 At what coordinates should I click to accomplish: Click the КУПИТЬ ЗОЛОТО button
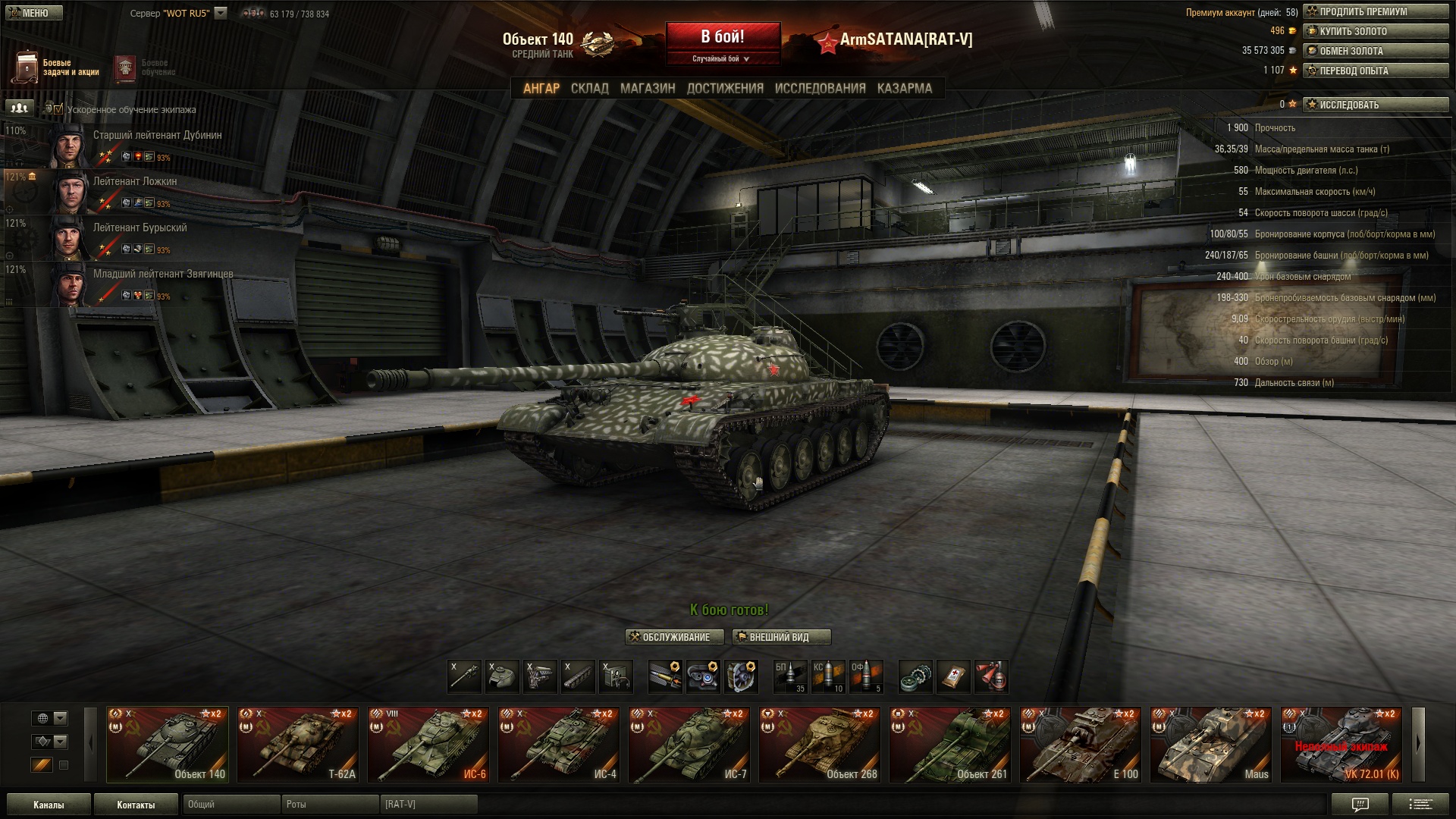point(1376,31)
